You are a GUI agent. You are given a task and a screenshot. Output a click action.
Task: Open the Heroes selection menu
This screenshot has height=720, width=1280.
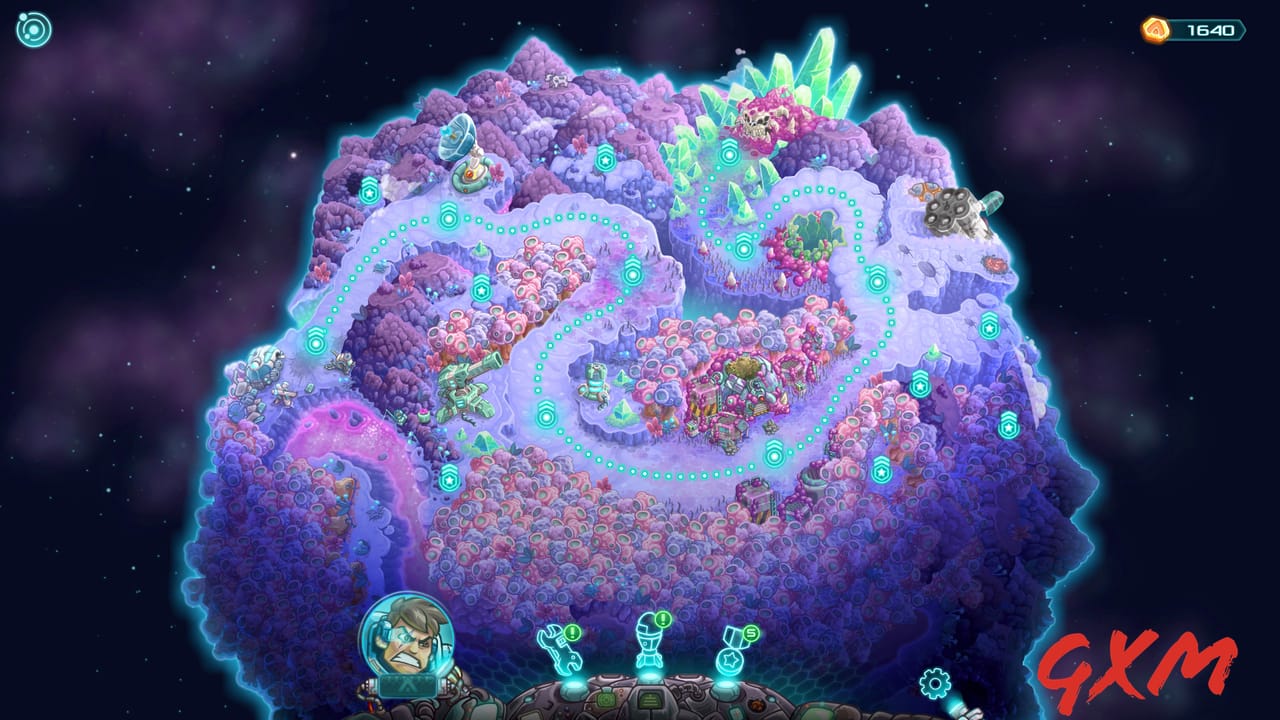(x=650, y=648)
